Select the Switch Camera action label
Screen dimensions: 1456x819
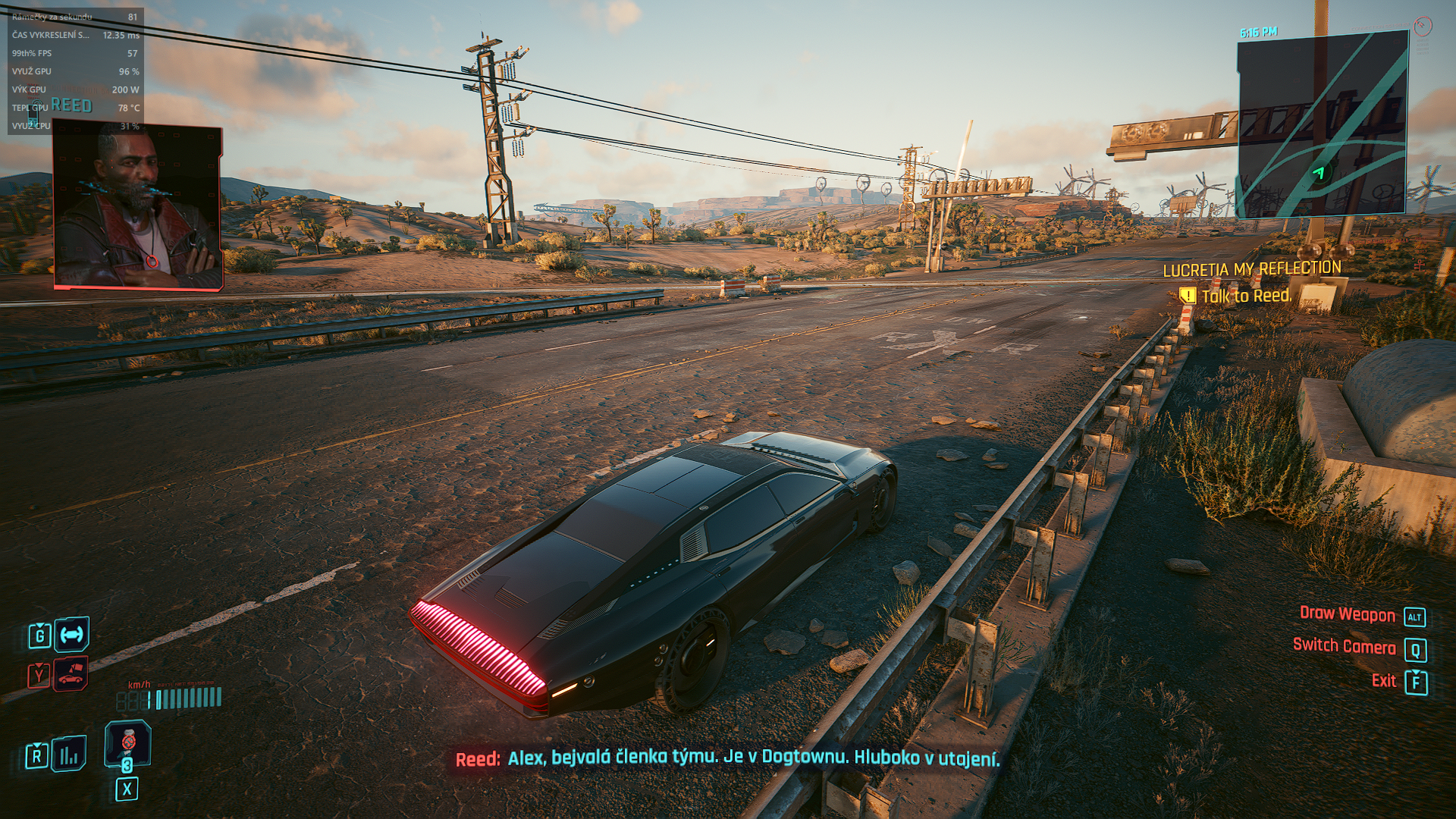(1344, 647)
